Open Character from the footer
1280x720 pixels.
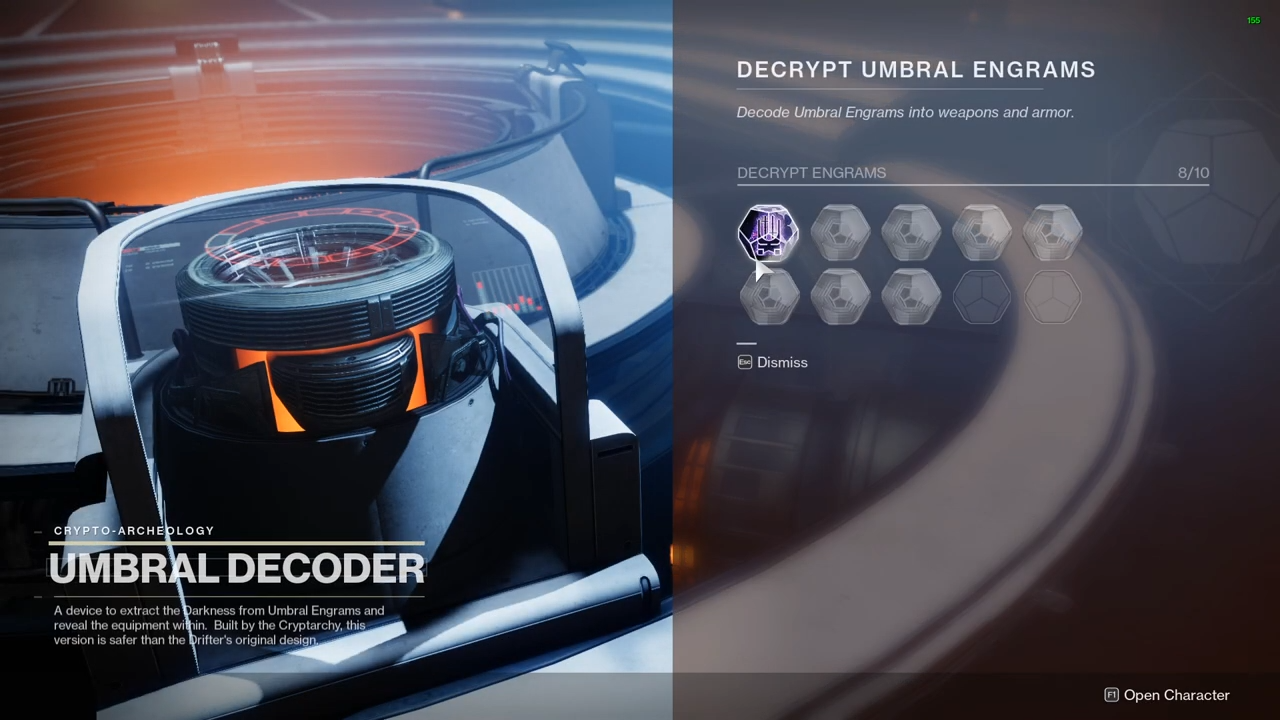pos(1166,695)
